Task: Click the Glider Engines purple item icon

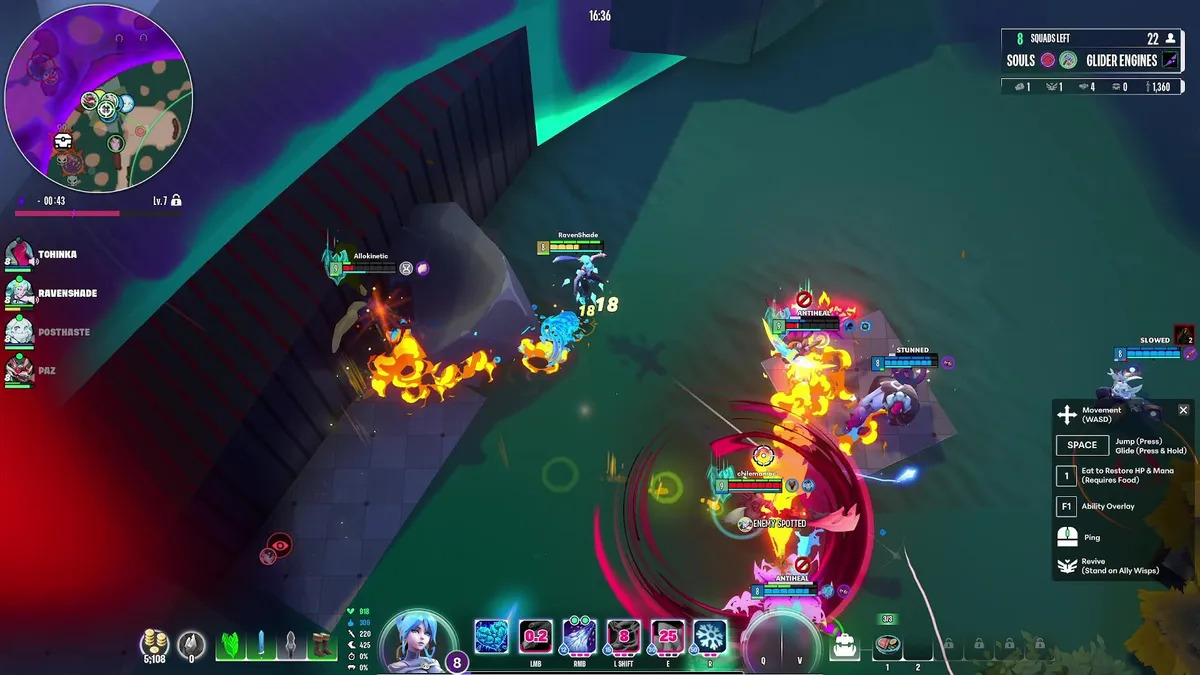Action: pos(1169,60)
